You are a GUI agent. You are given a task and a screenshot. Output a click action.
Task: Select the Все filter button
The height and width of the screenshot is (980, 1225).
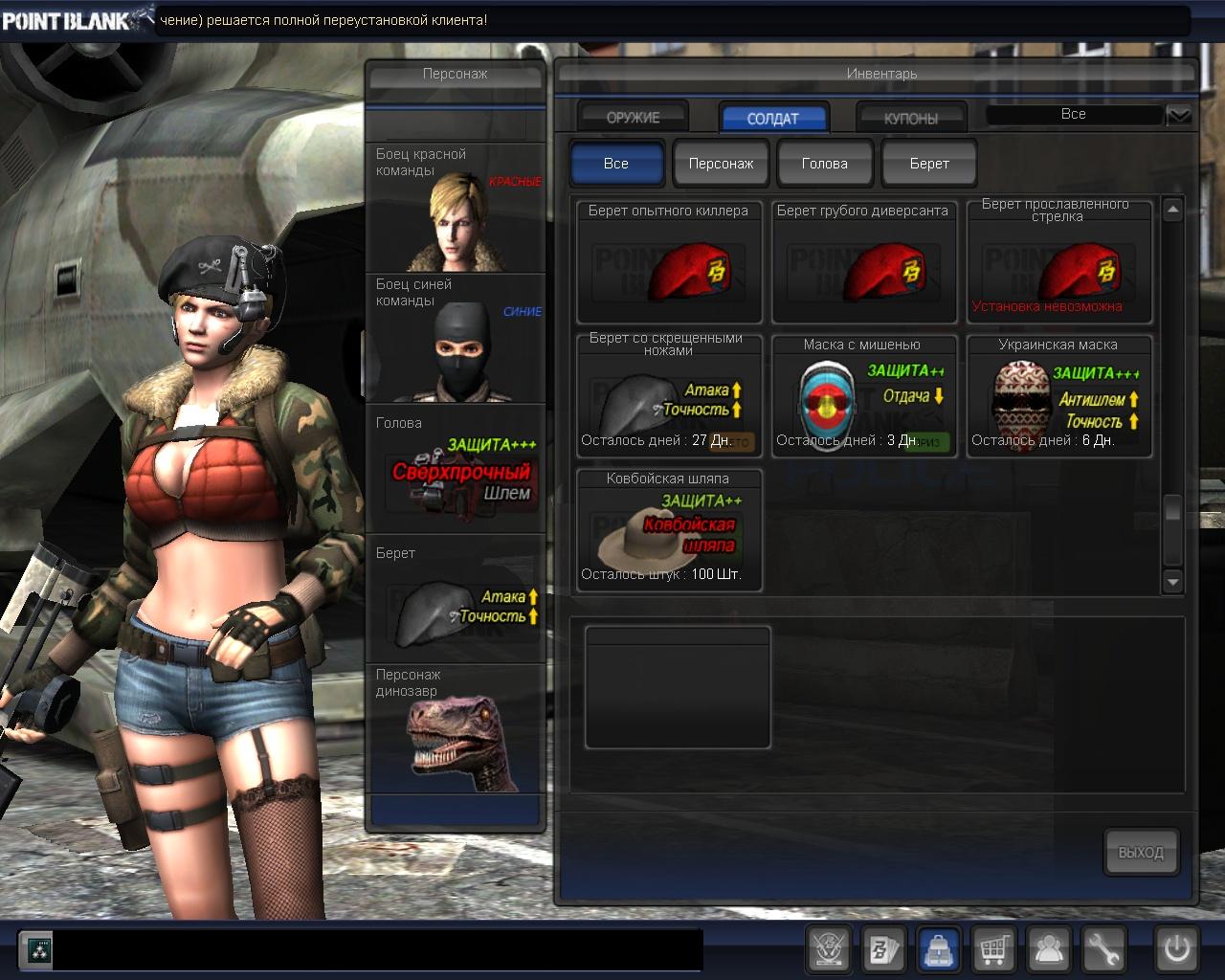pos(616,164)
